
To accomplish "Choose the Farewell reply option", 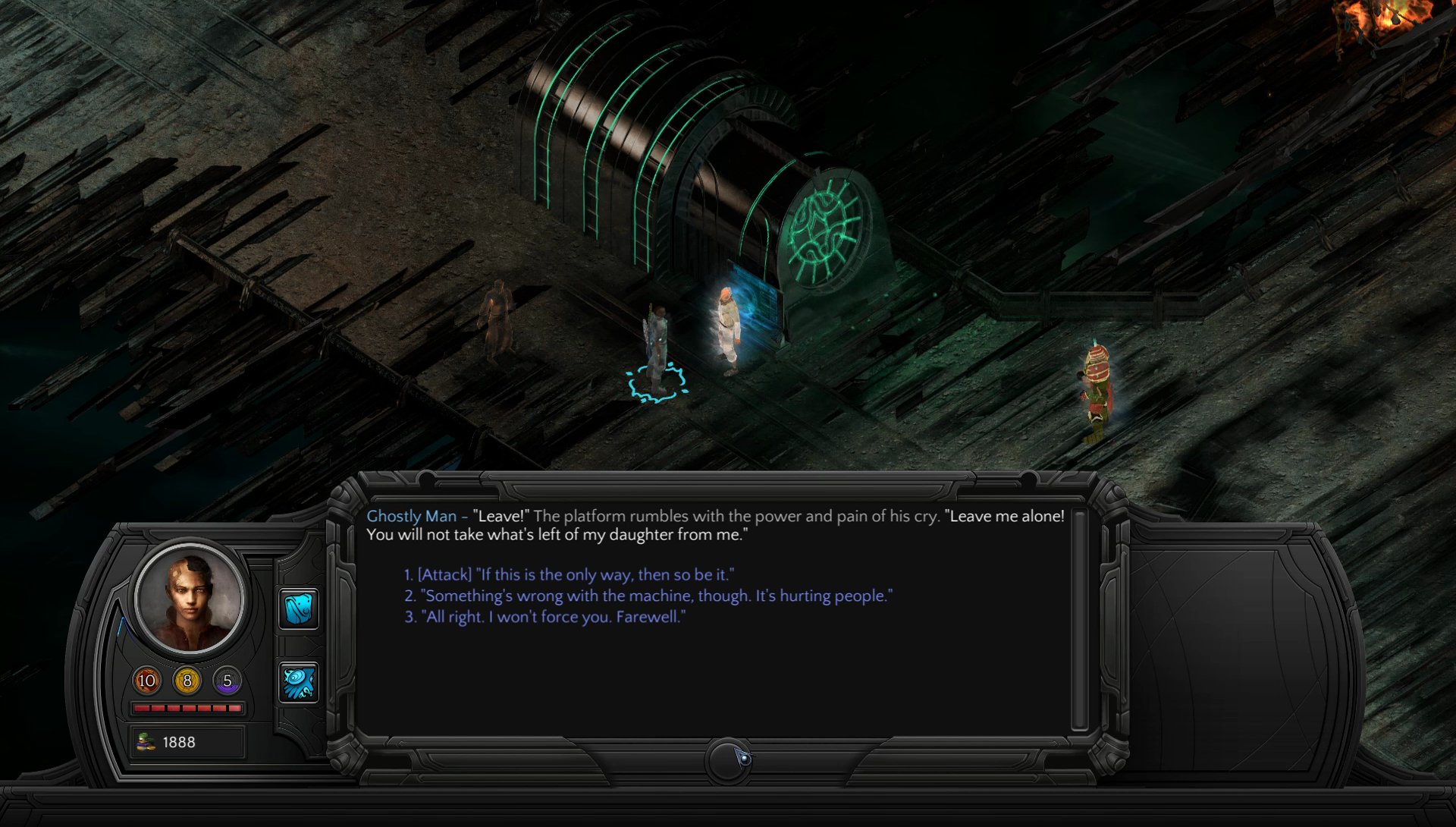I will coord(545,618).
